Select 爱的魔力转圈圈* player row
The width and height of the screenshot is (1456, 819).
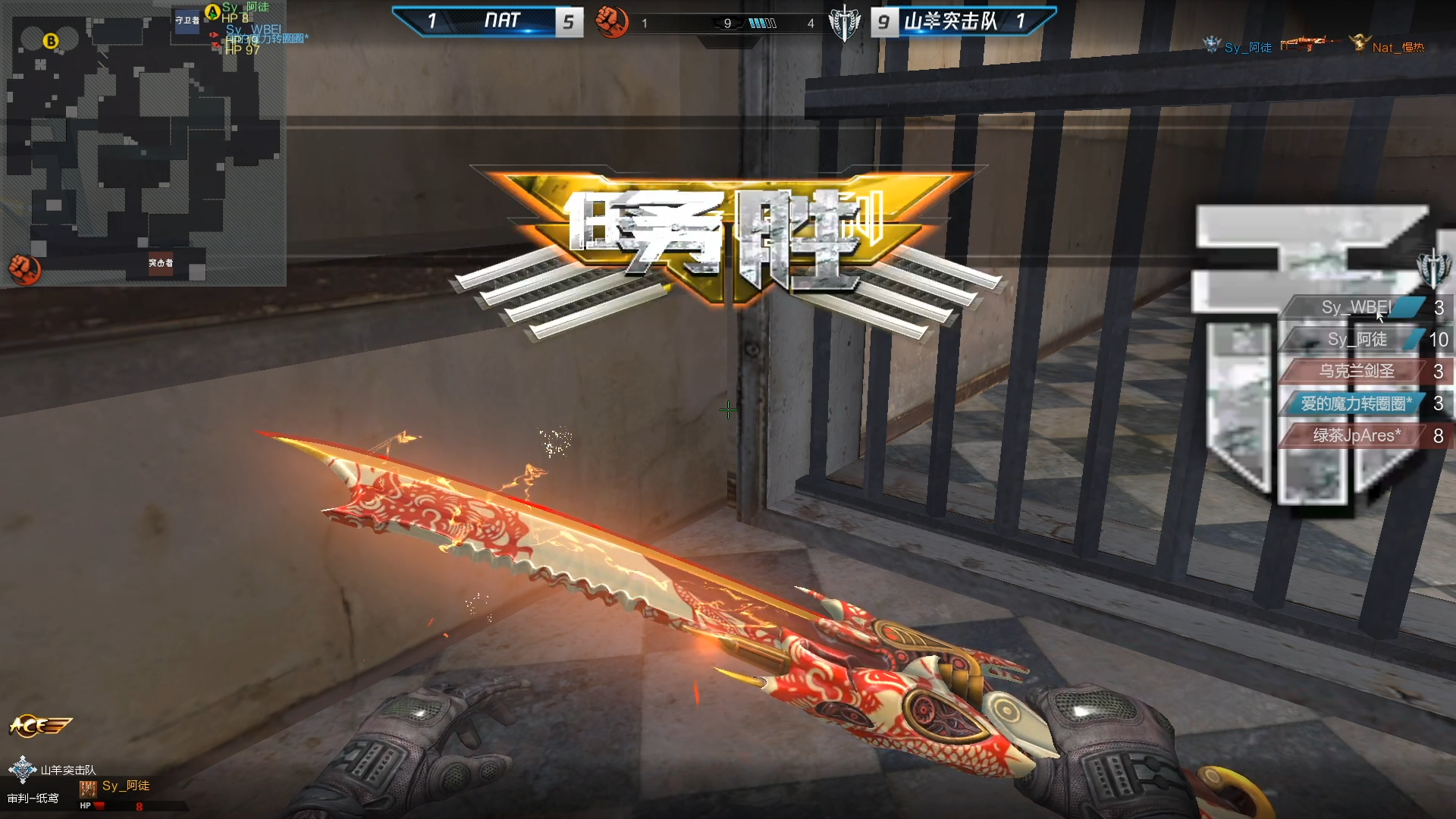[1357, 403]
